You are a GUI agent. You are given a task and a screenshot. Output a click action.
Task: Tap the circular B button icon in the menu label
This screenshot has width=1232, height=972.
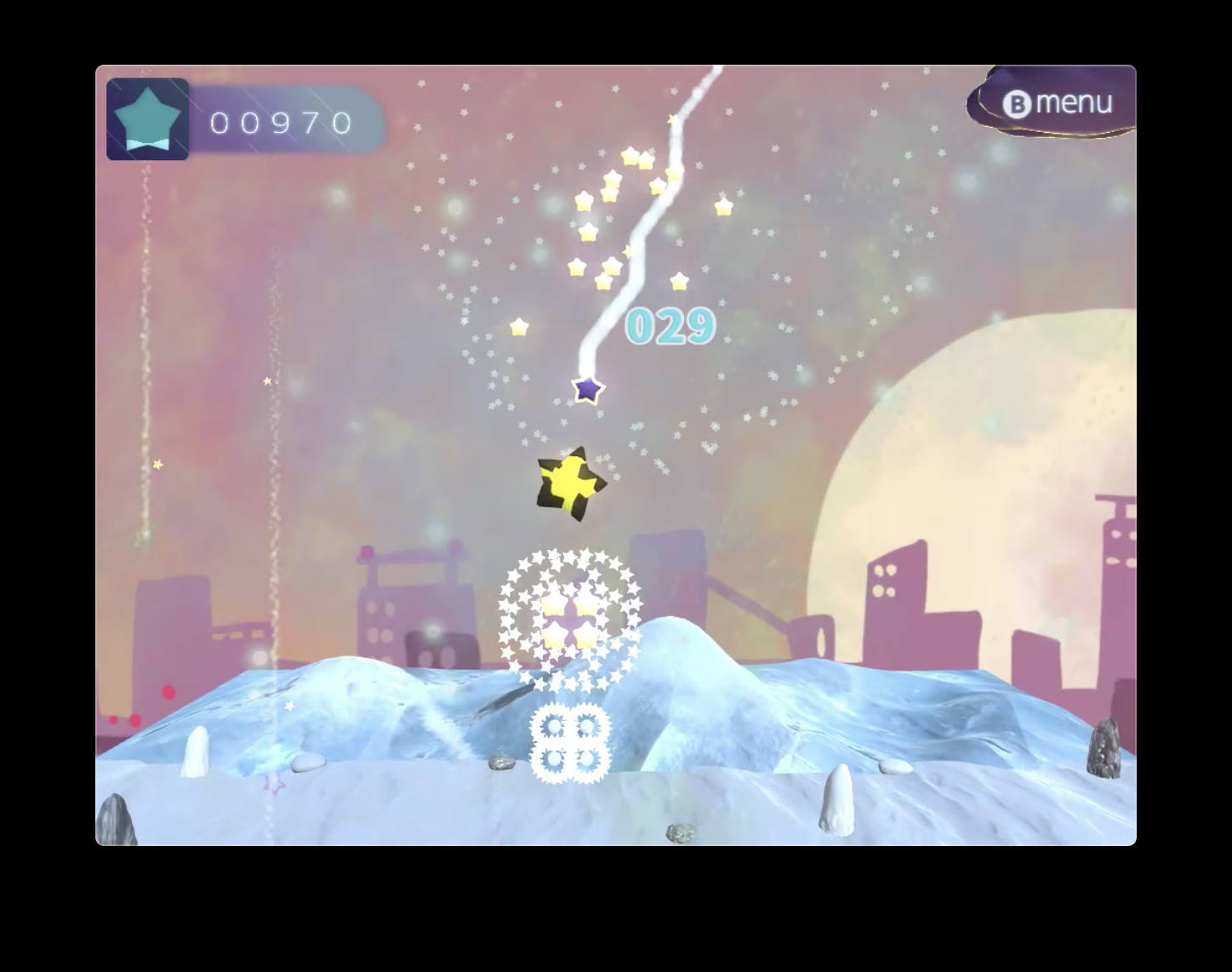[1018, 101]
